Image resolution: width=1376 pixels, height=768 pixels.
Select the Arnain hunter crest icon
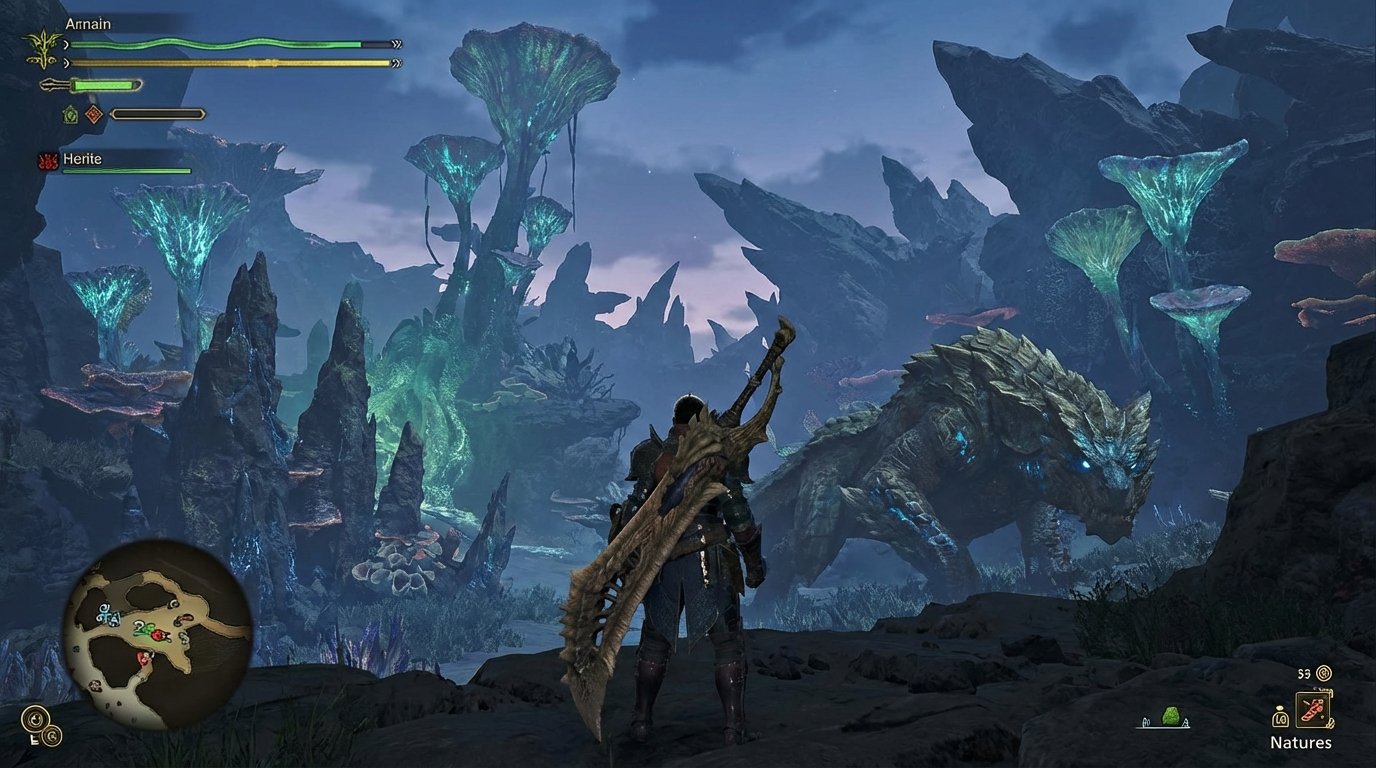click(44, 46)
